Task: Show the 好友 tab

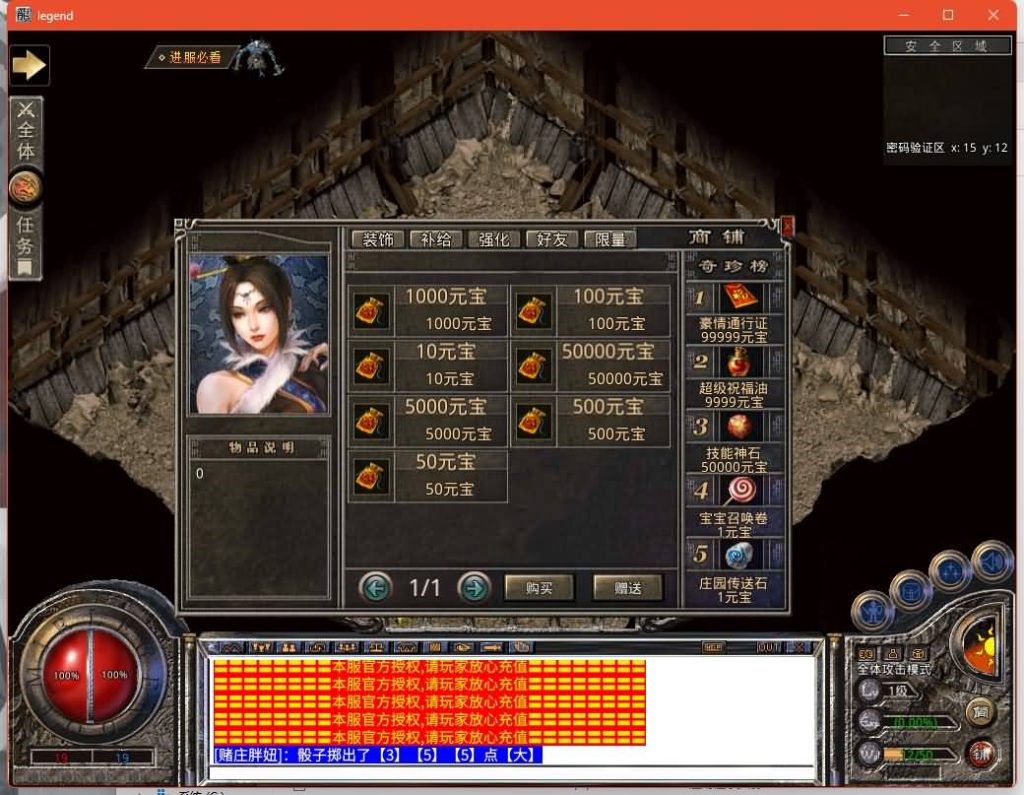Action: 552,240
